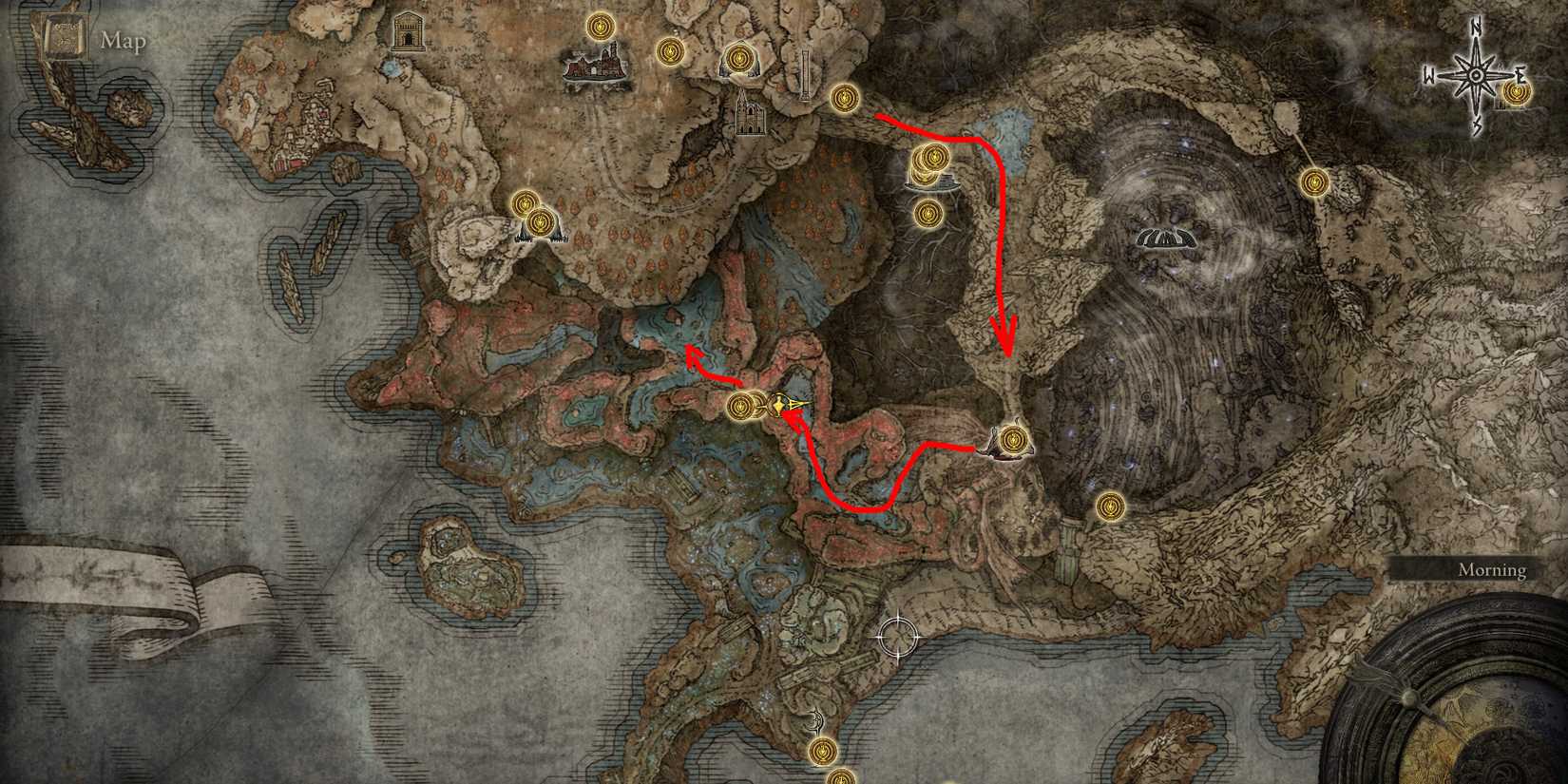Click the cathedral landmark icon at the top of the map

point(749,116)
